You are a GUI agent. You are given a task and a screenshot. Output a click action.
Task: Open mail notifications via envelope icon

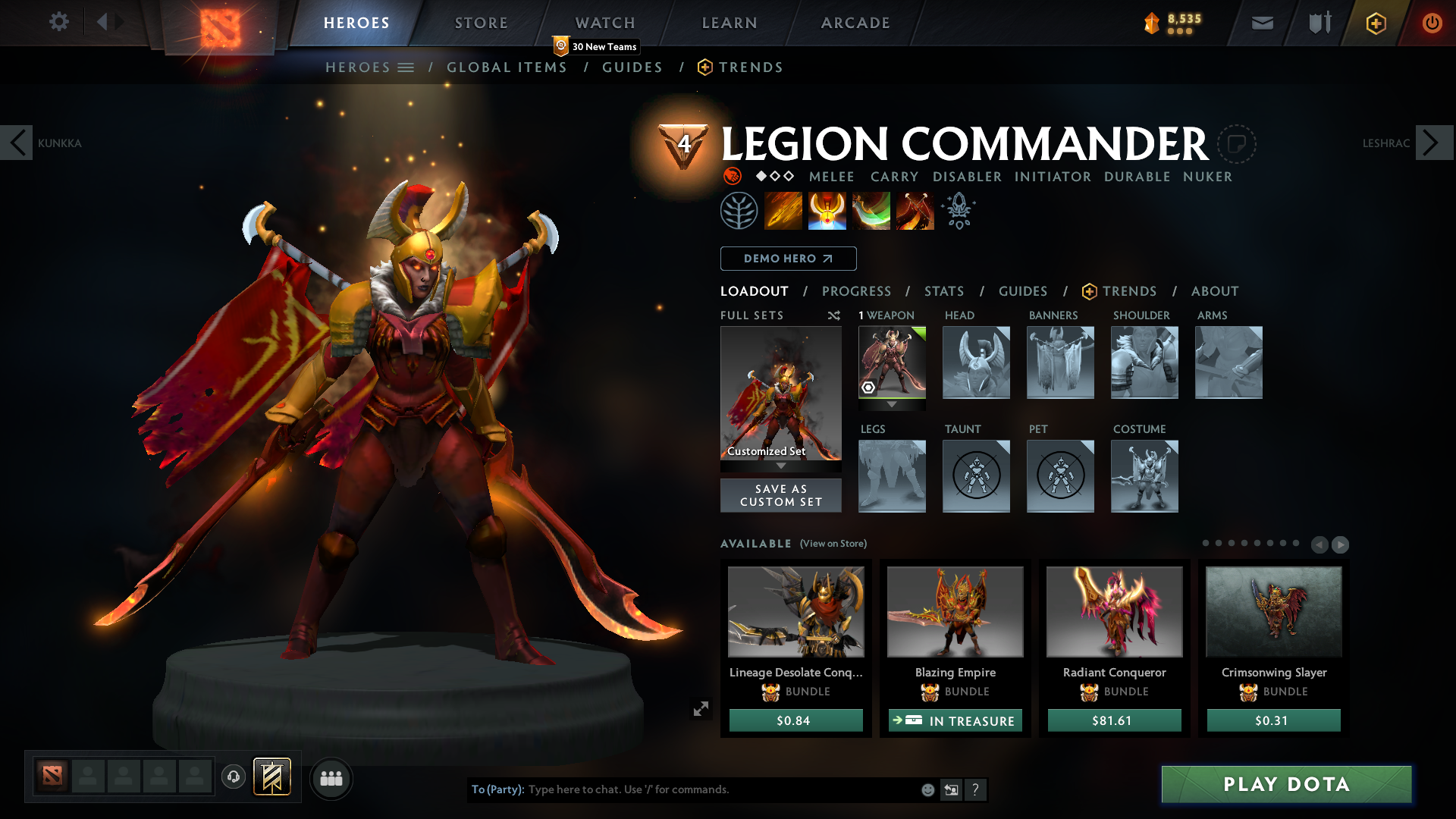coord(1262,23)
